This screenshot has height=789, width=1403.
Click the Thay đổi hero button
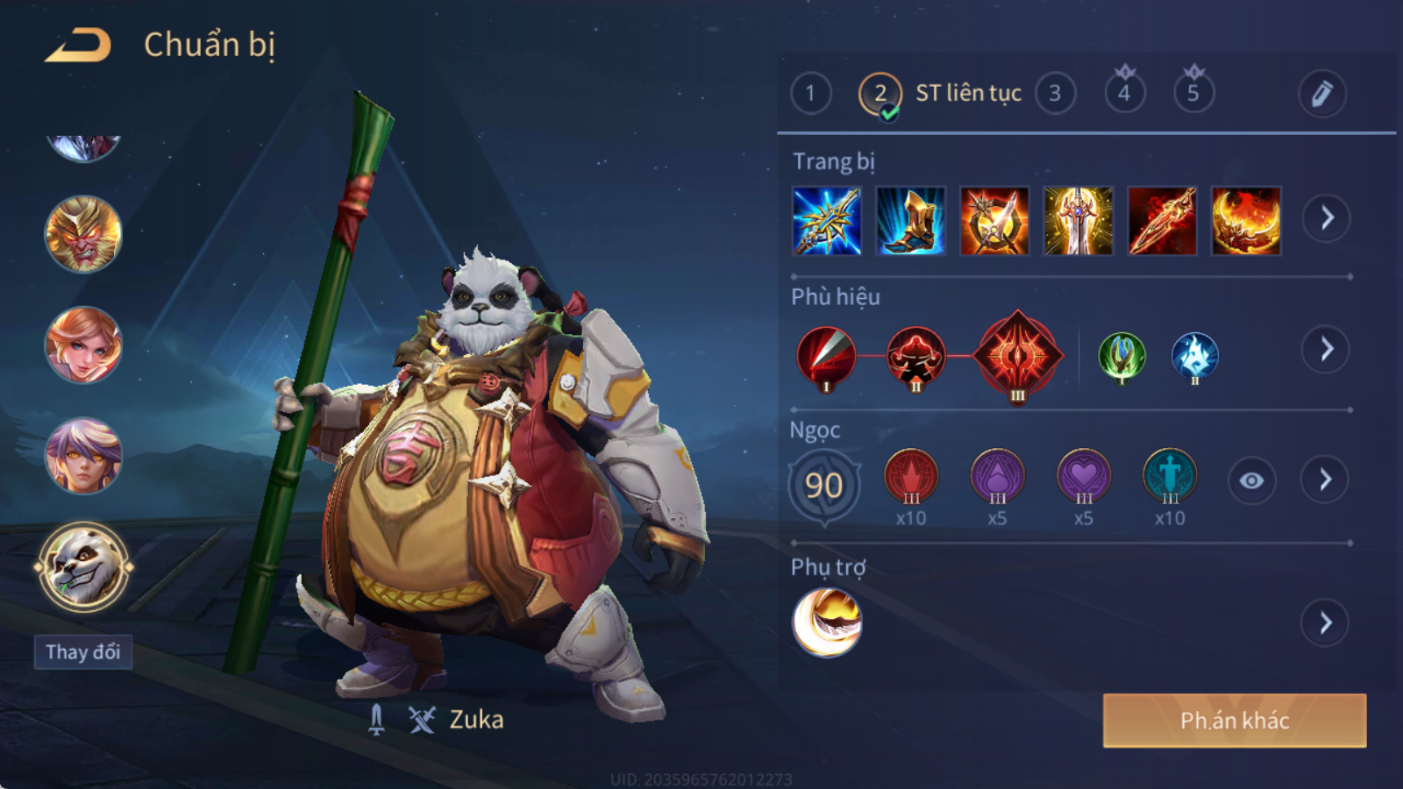(x=83, y=653)
